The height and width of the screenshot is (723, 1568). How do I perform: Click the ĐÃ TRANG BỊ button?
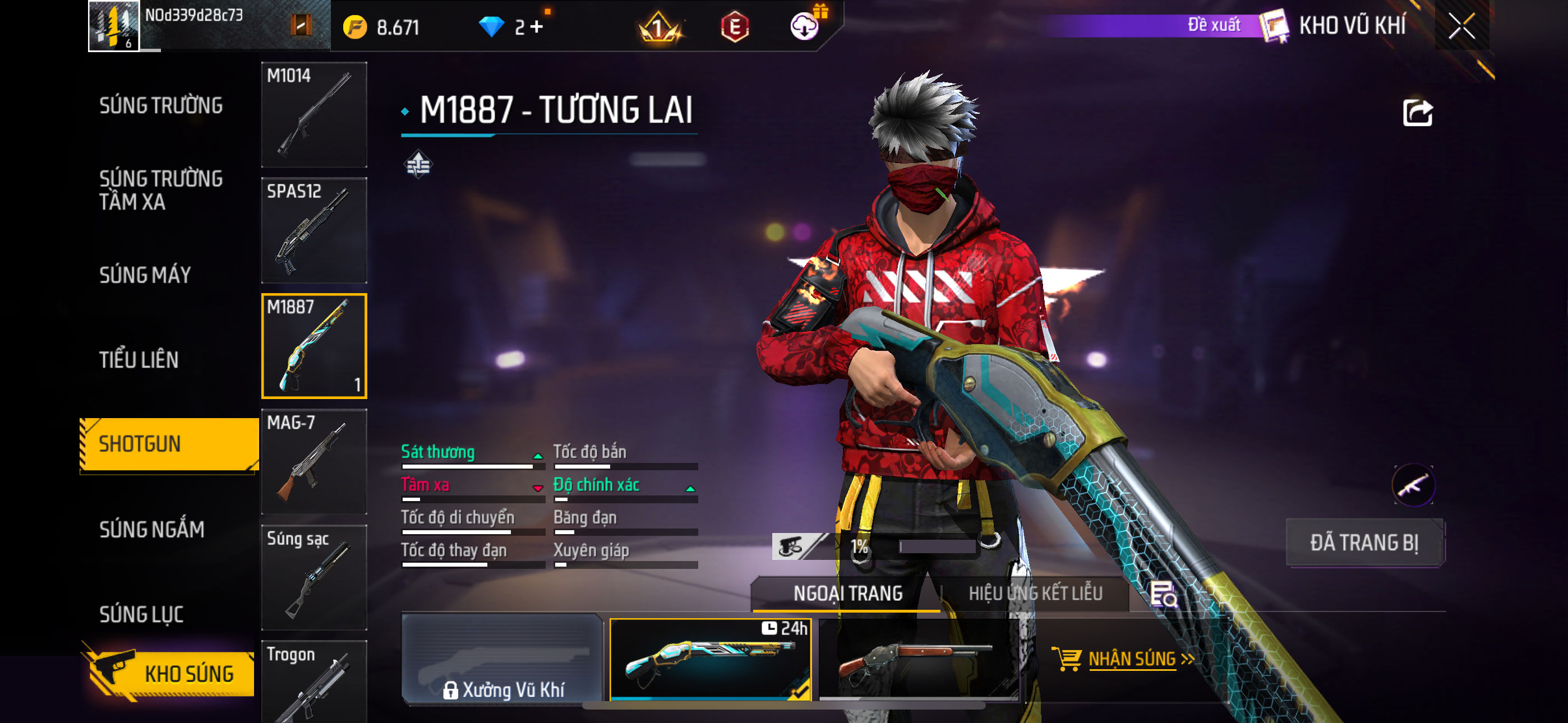pos(1364,543)
